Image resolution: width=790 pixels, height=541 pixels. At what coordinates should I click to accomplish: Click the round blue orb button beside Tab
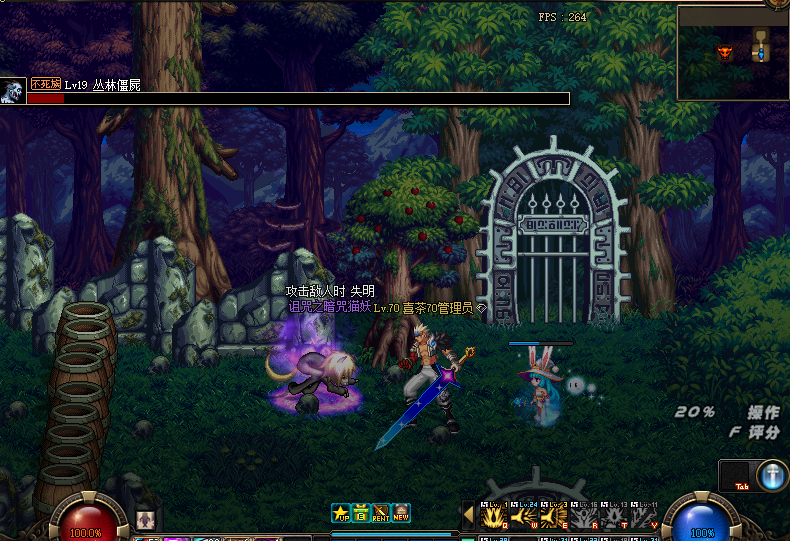click(x=771, y=476)
